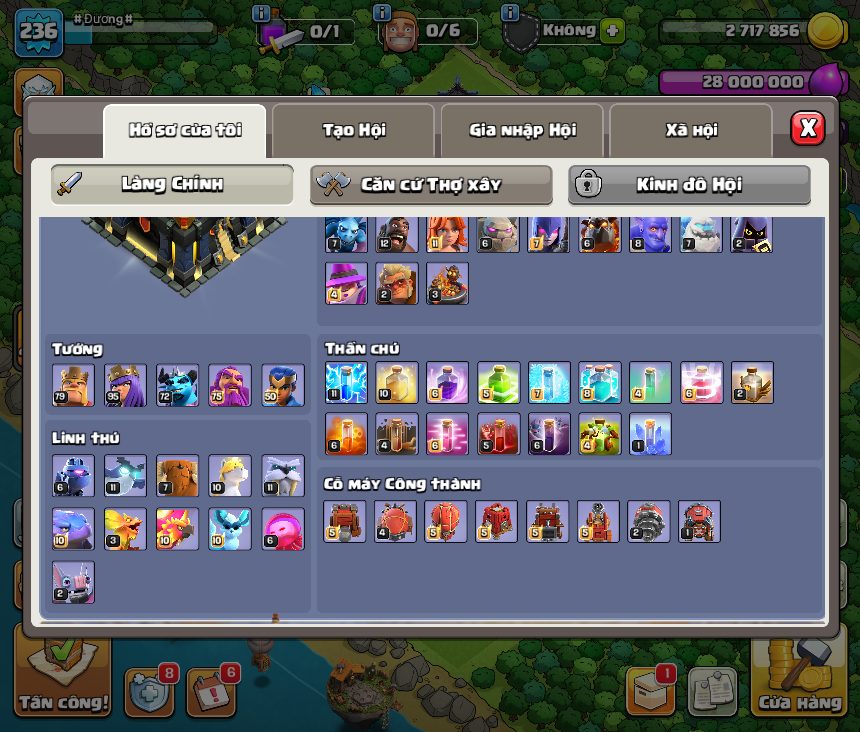Open the Kinh đô Hội view
Viewport: 860px width, 732px height.
click(x=689, y=185)
